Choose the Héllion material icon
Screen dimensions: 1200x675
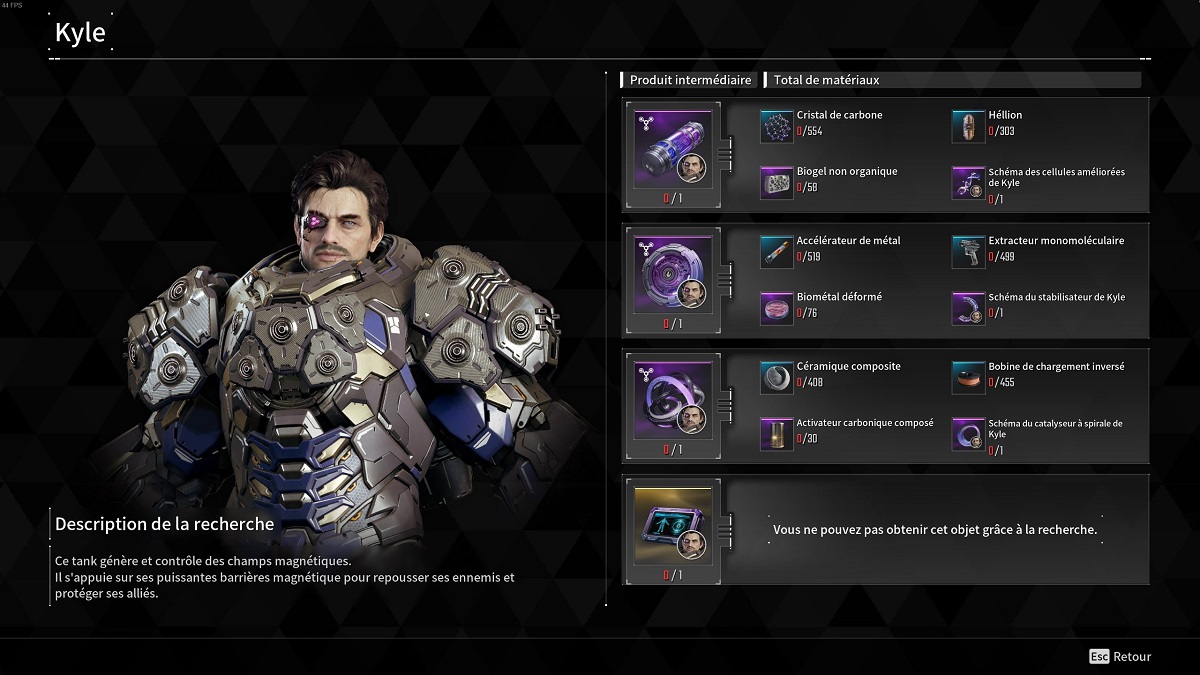click(x=968, y=126)
